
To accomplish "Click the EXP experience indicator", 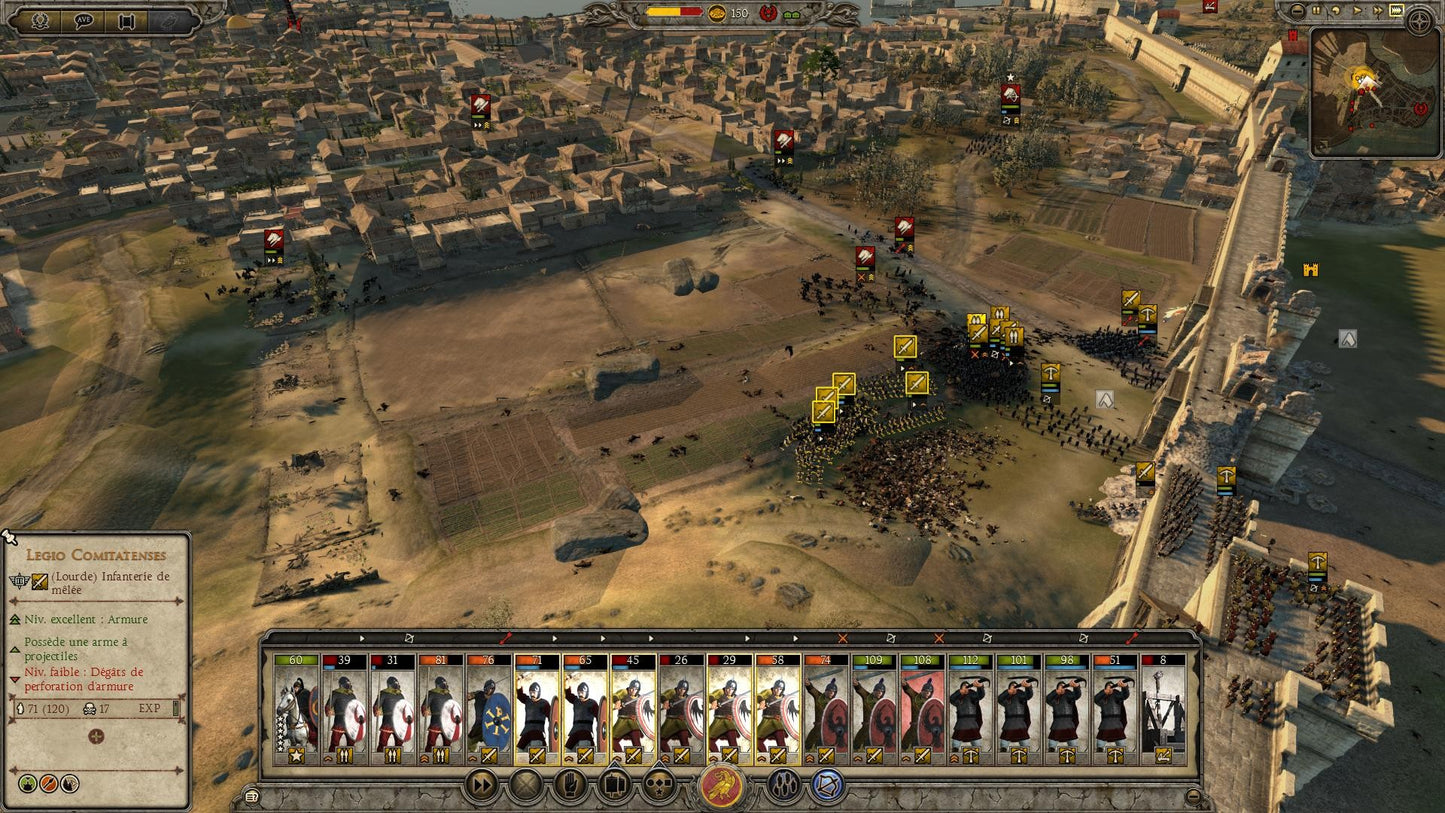I will coord(150,707).
